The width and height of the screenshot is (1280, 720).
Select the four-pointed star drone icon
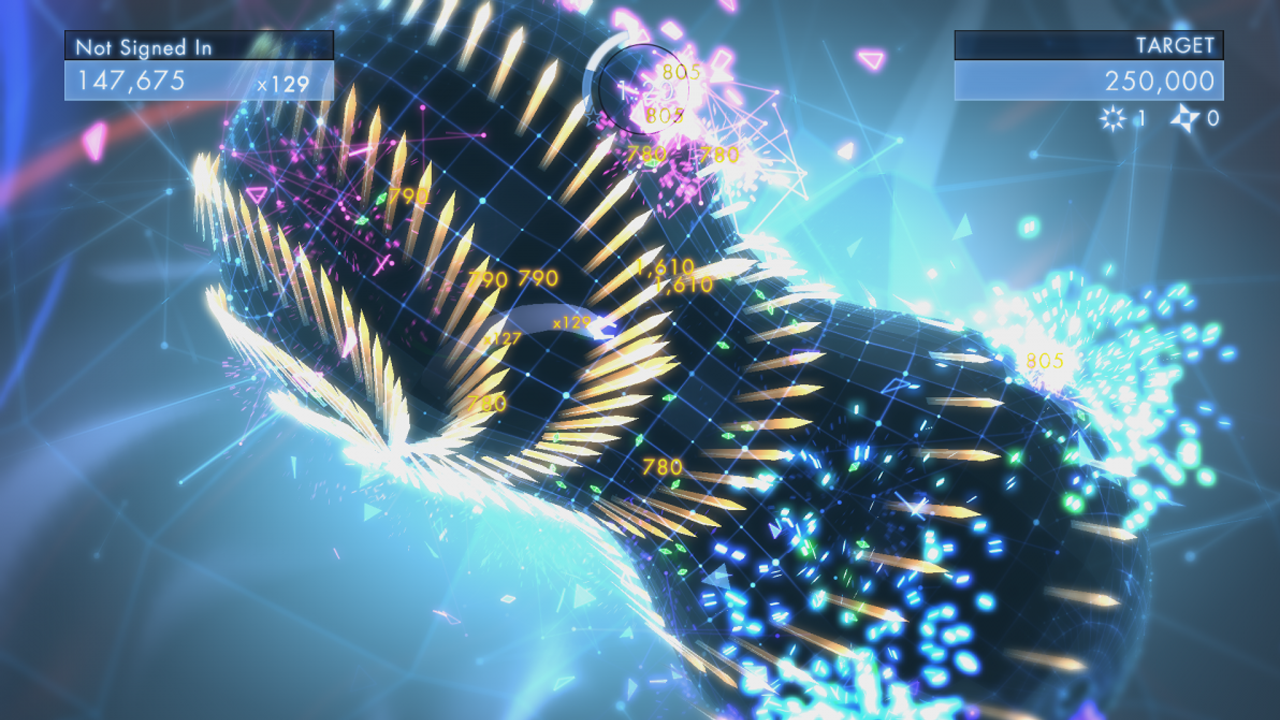point(1185,118)
